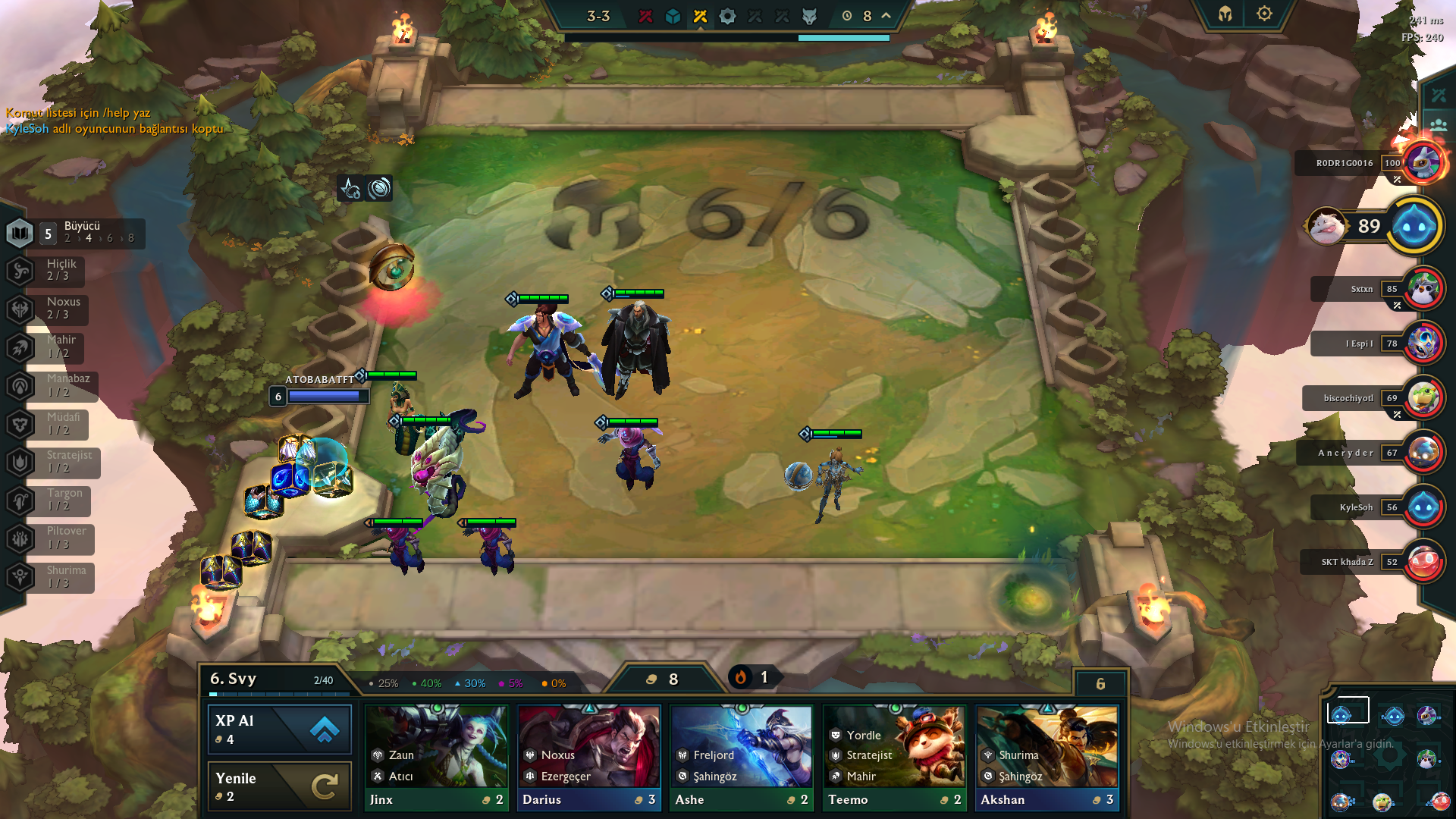Expand the stage tracker arrow
Image resolution: width=1456 pixels, height=819 pixels.
[x=886, y=15]
